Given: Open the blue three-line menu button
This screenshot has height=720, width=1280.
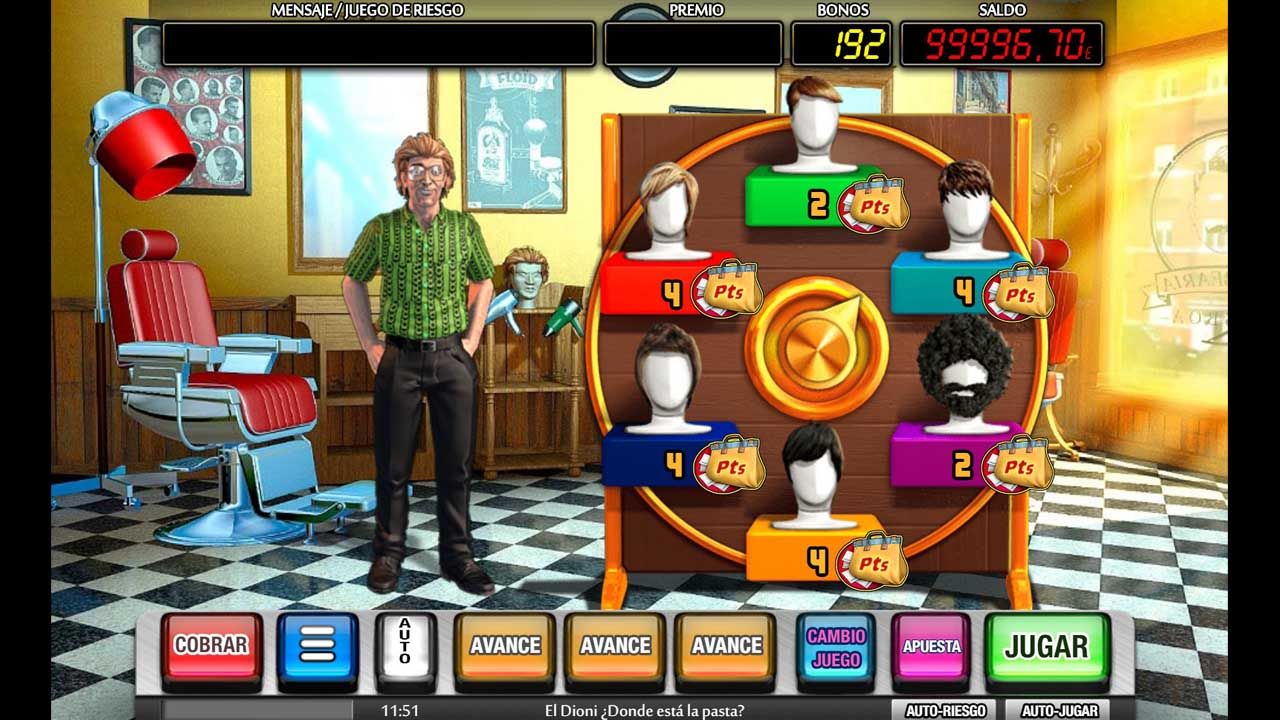Looking at the screenshot, I should [x=317, y=646].
